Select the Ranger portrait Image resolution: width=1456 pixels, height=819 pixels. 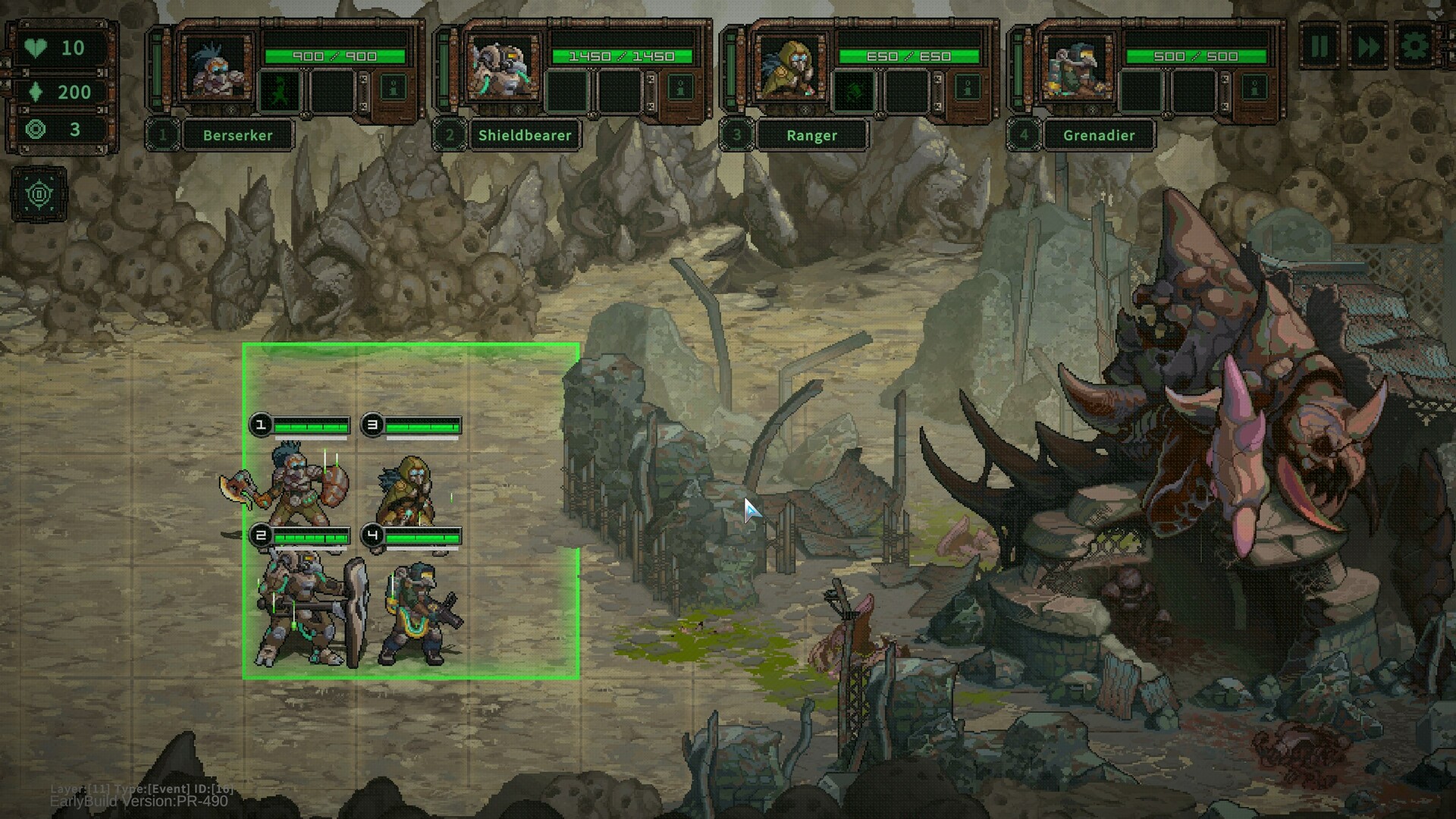789,68
